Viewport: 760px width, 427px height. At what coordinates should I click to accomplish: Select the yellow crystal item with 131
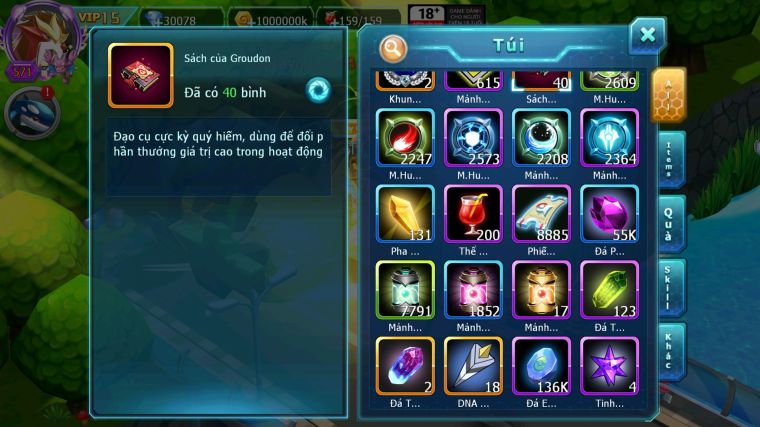click(x=405, y=214)
